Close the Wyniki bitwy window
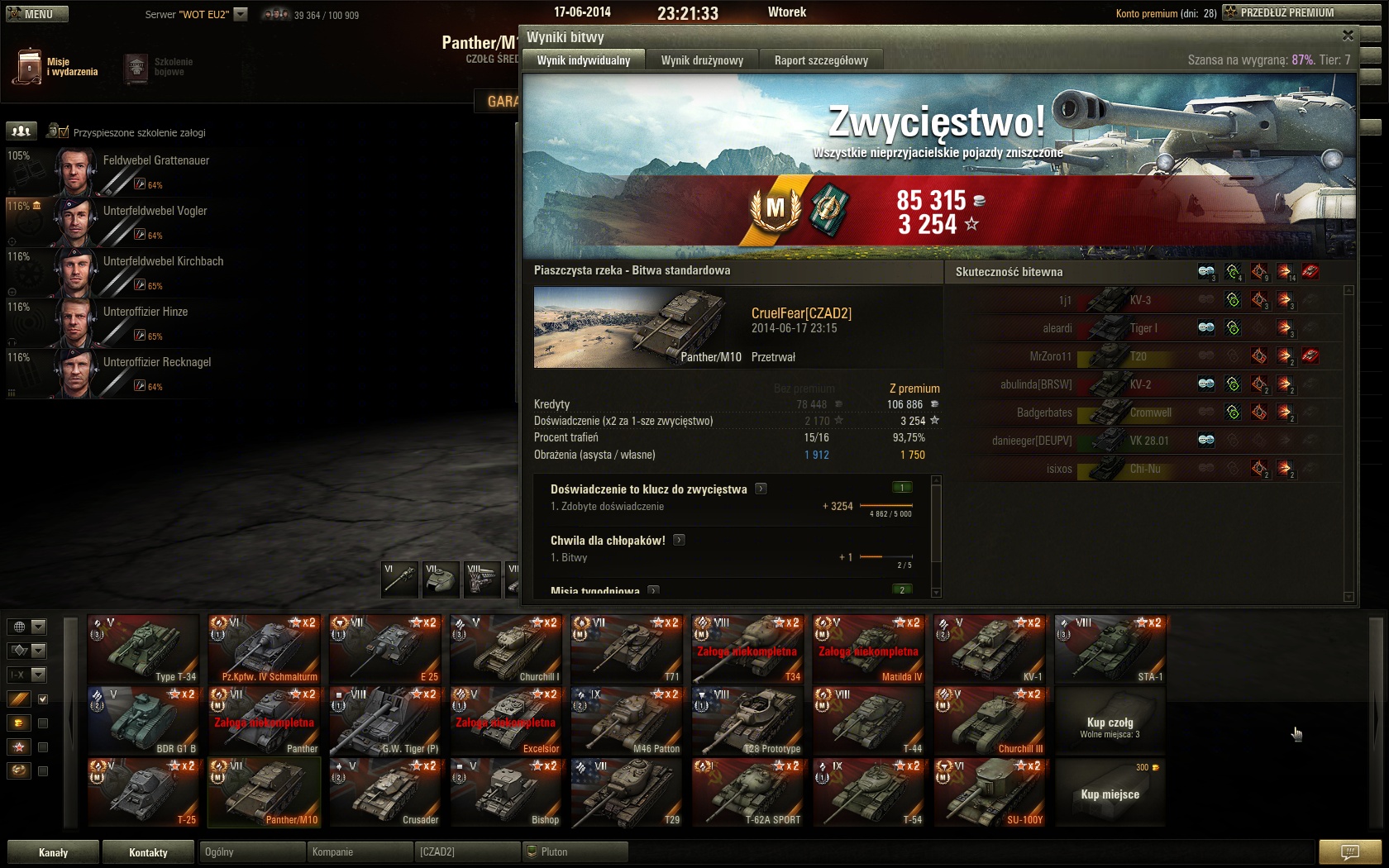1389x868 pixels. pos(1348,36)
